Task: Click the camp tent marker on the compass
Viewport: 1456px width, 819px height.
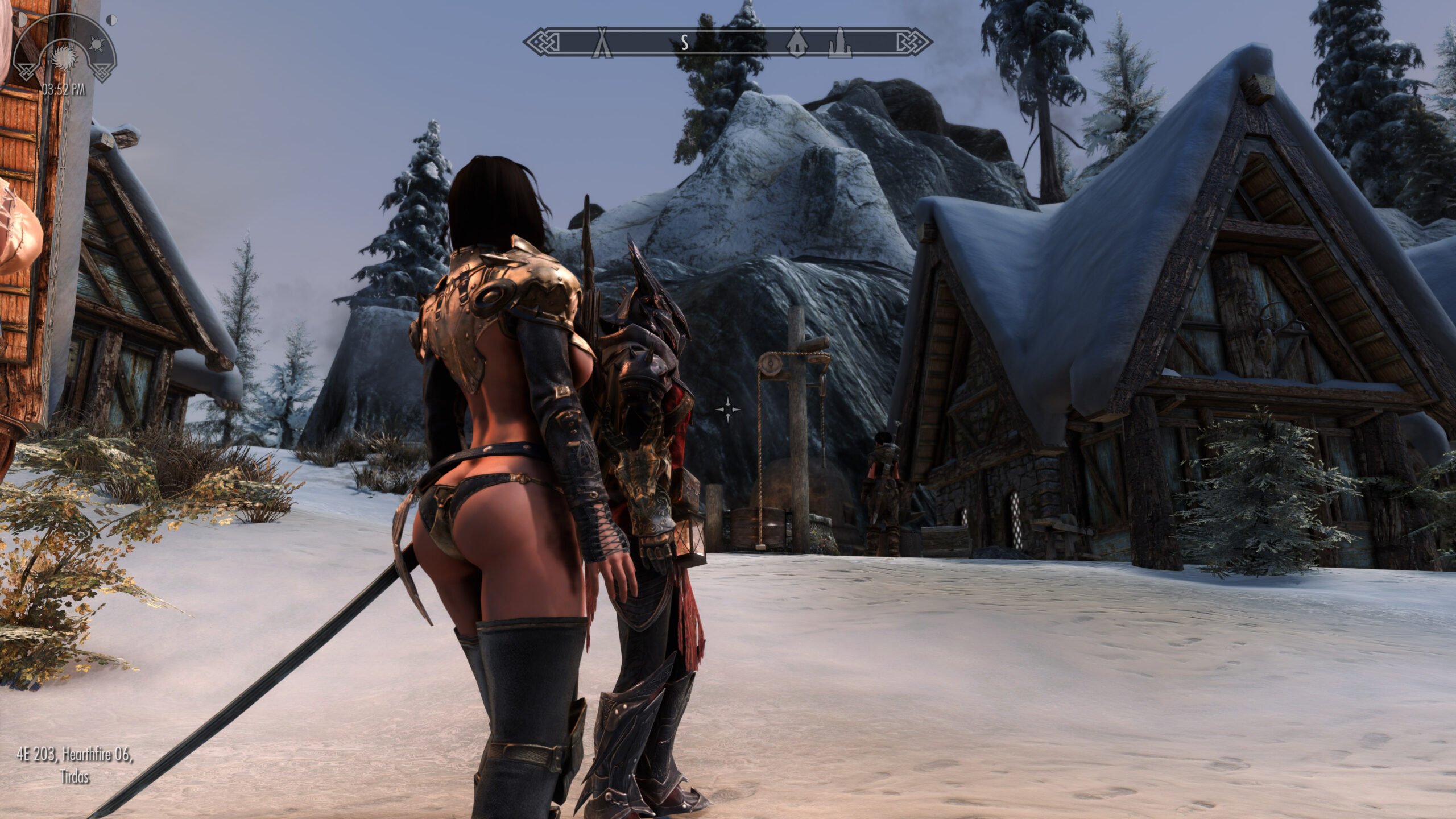Action: point(600,43)
